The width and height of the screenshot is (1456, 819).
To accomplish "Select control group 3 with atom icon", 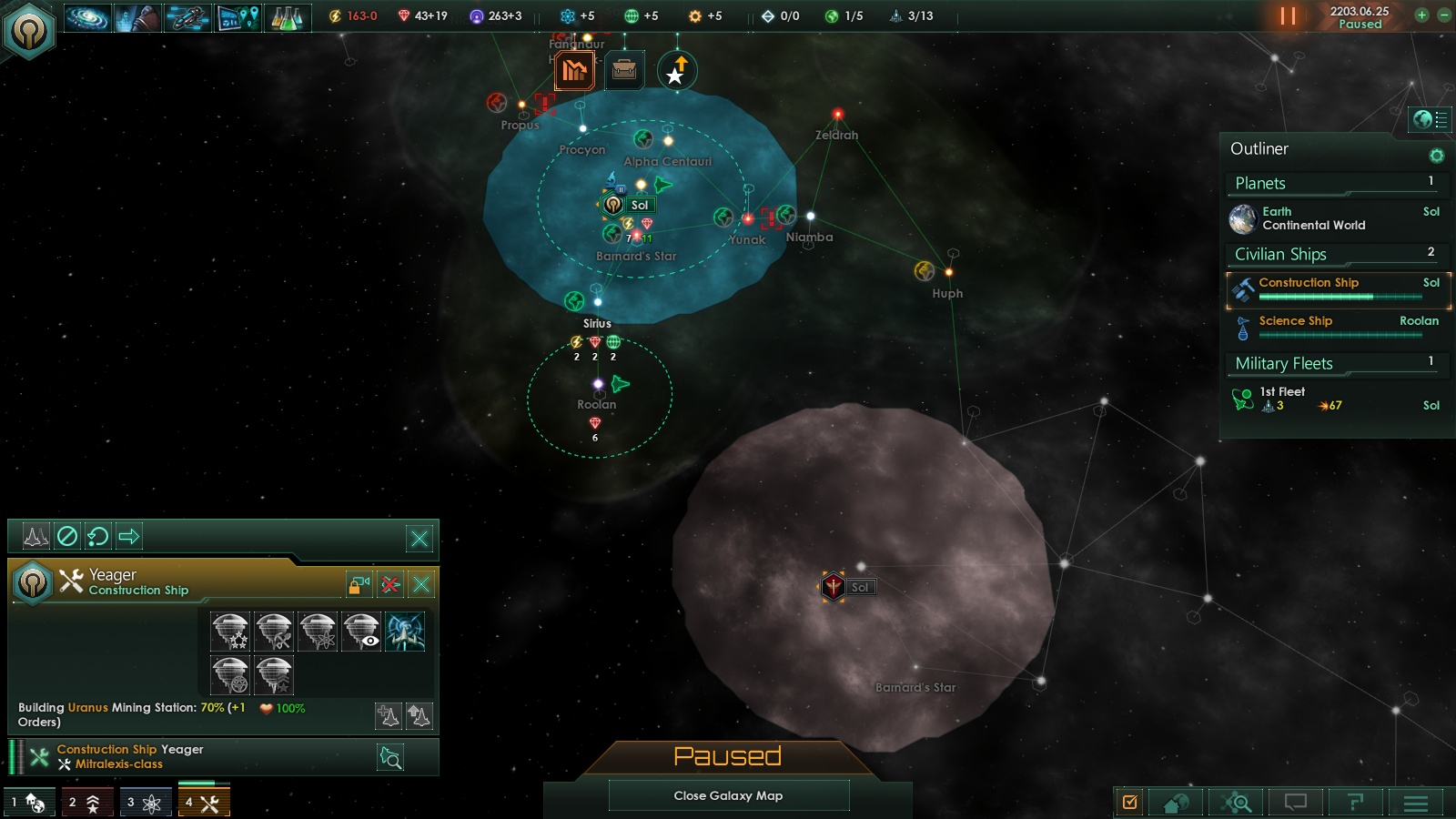I will click(x=145, y=802).
